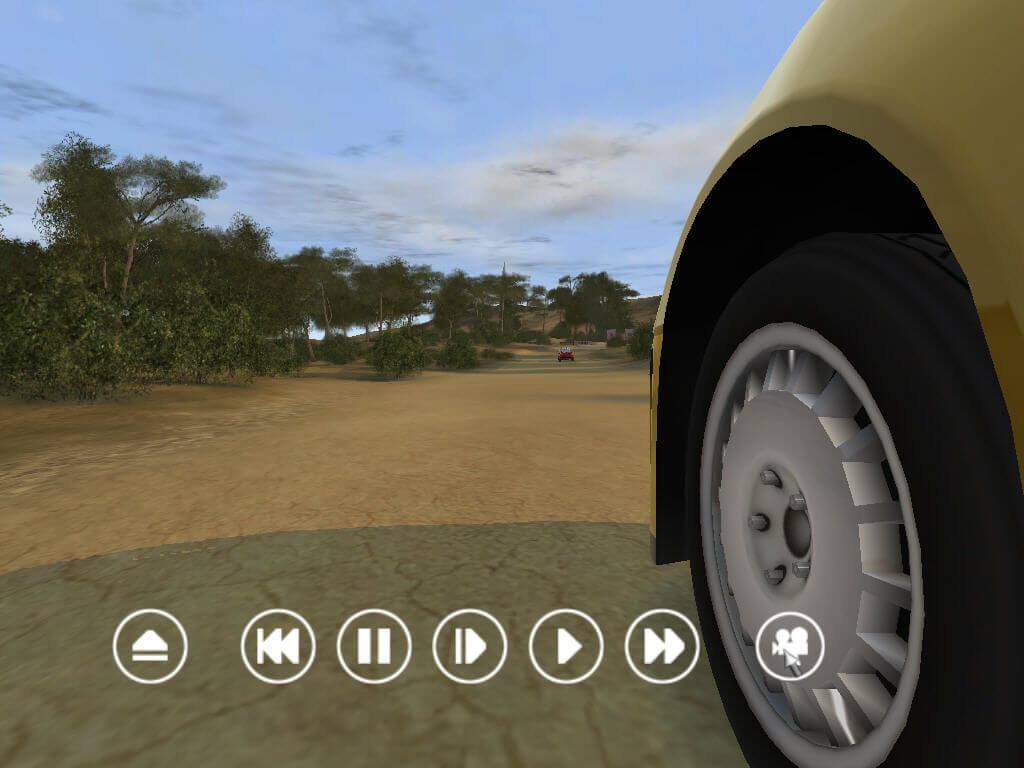Switch view with the movie camera icon
Image resolution: width=1024 pixels, height=768 pixels.
[x=790, y=646]
